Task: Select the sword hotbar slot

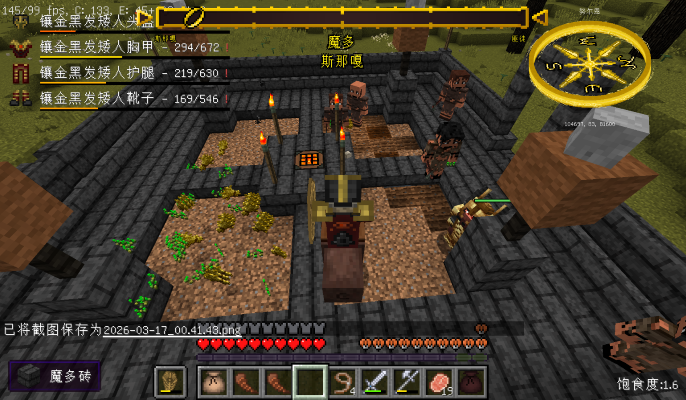Action: tap(375, 381)
